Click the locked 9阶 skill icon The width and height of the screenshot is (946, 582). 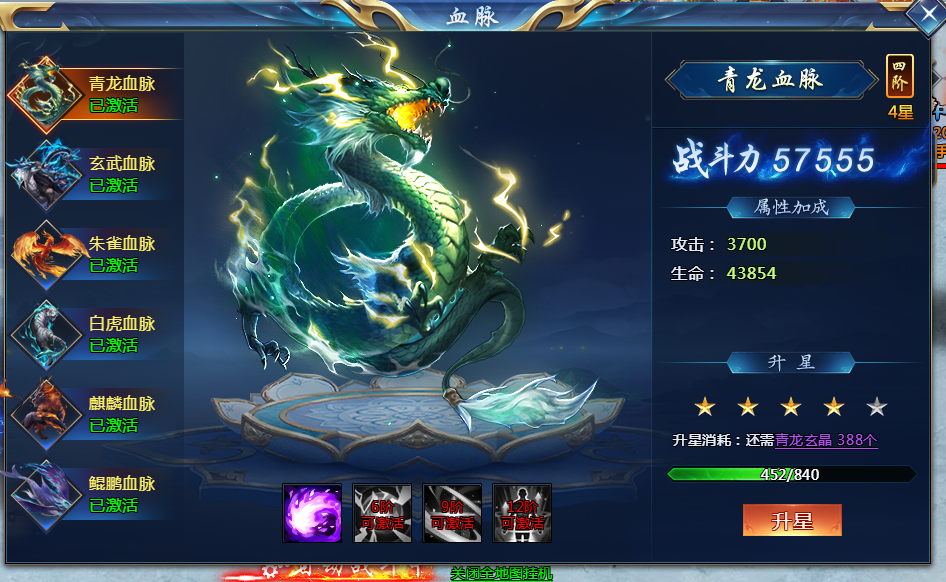pyautogui.click(x=452, y=513)
